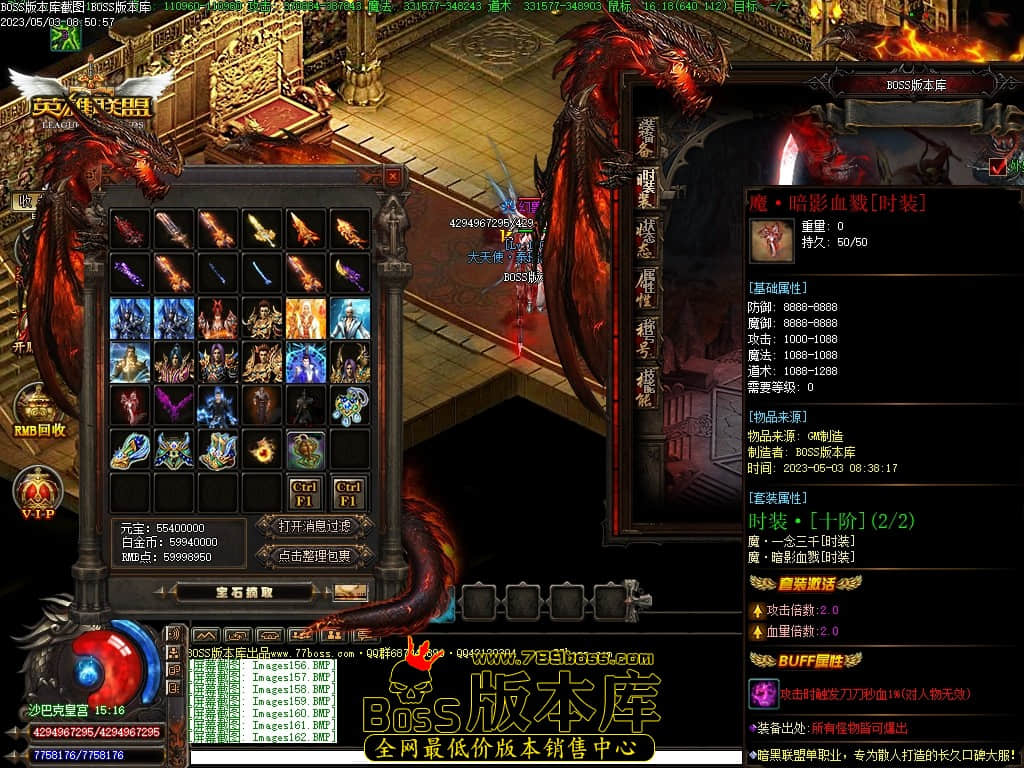Toggle the red checkmark box in character panel
This screenshot has width=1024, height=768.
pos(997,166)
